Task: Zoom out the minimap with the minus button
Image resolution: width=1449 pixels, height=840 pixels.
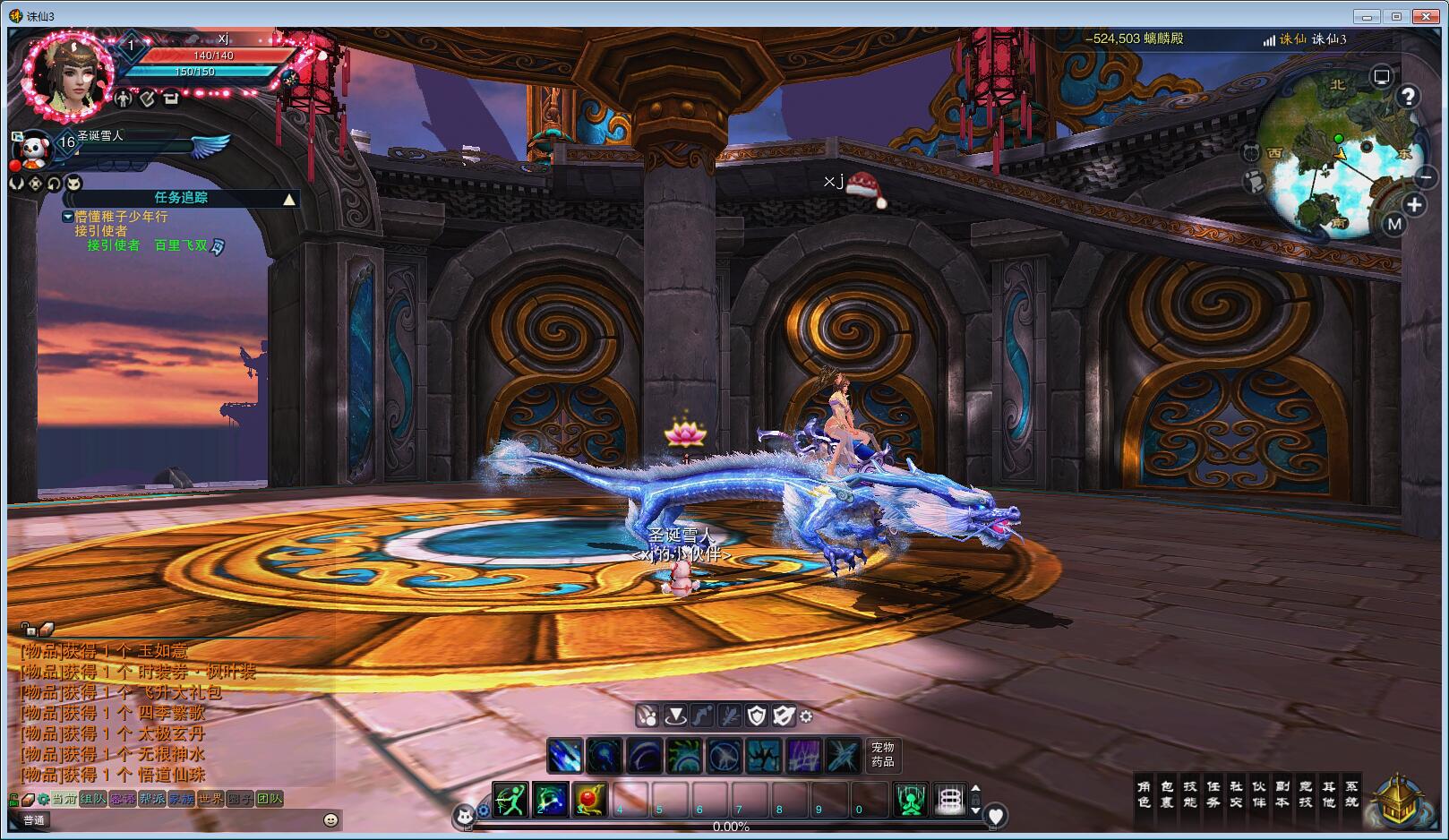Action: 1425,177
